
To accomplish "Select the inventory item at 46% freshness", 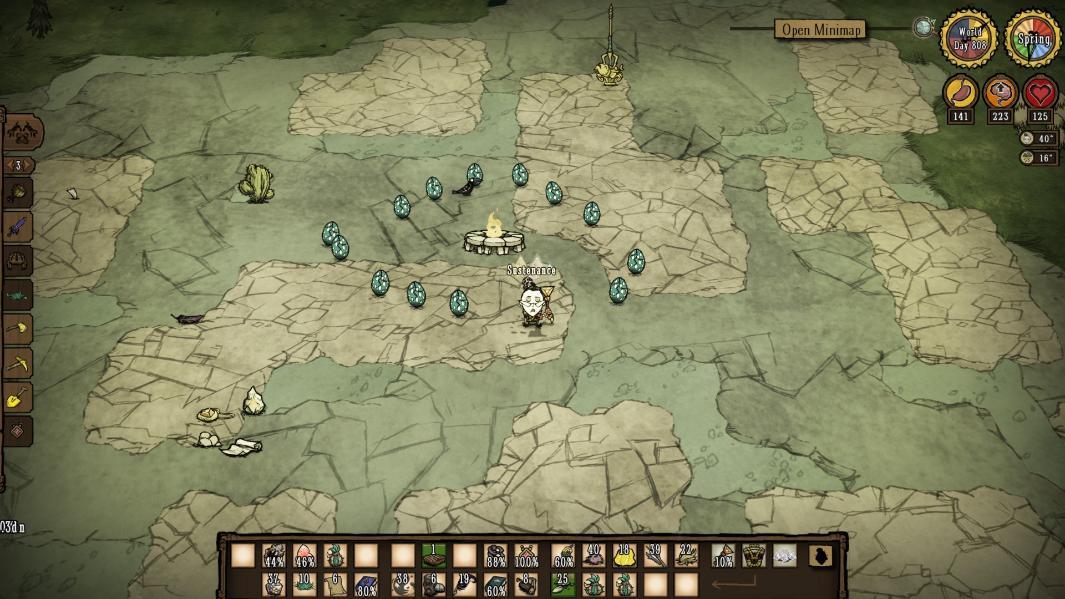I will pos(304,556).
